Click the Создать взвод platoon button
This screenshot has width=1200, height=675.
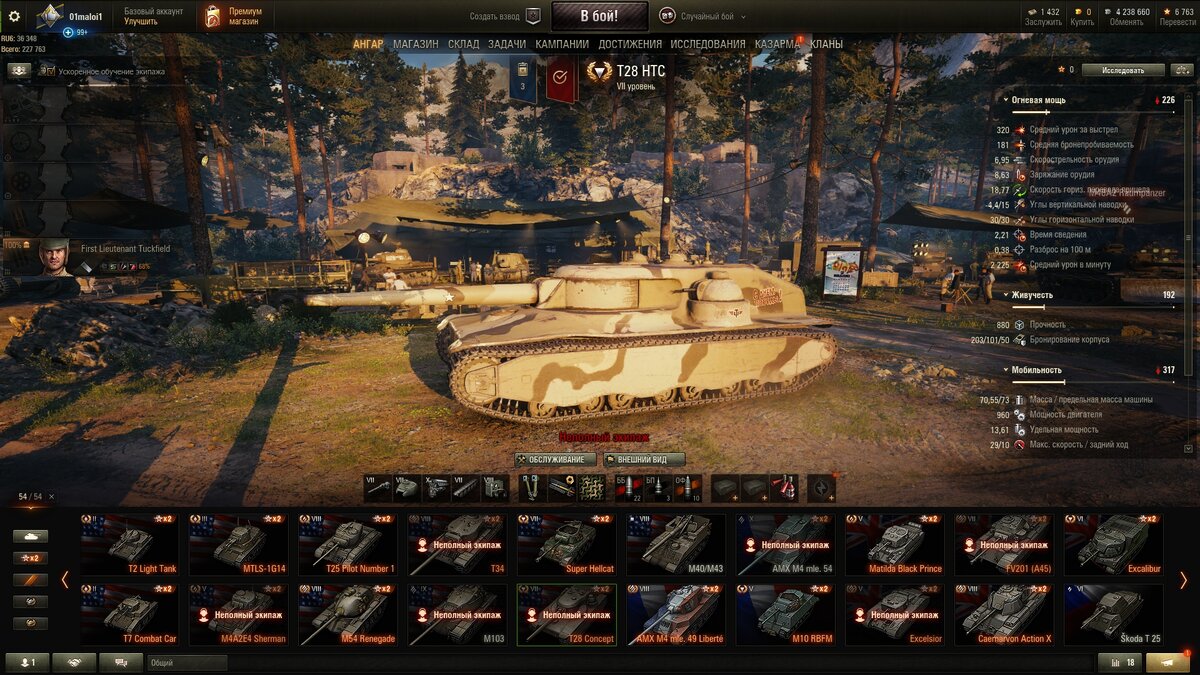point(505,16)
